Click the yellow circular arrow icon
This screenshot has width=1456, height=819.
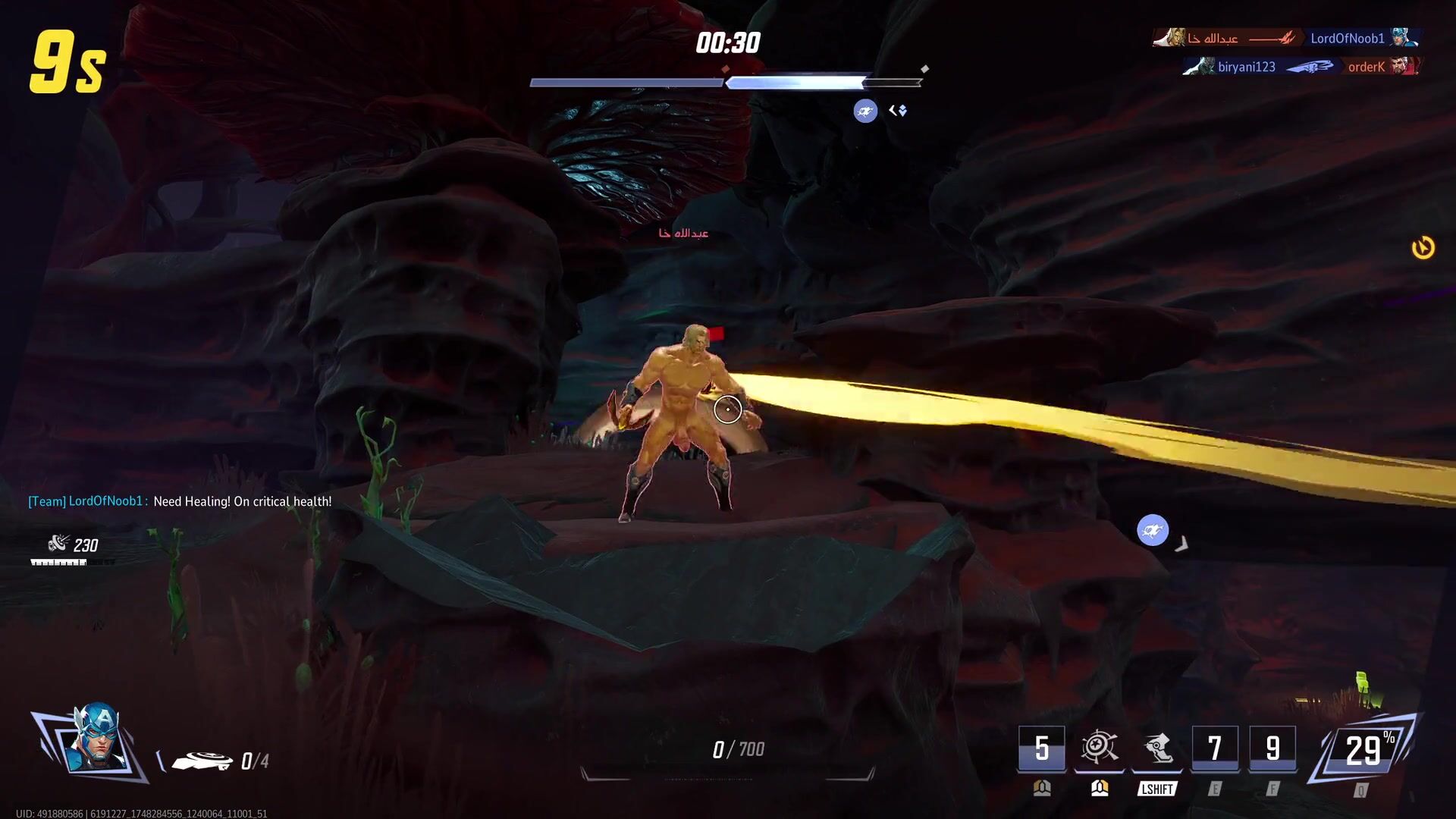pyautogui.click(x=1423, y=248)
